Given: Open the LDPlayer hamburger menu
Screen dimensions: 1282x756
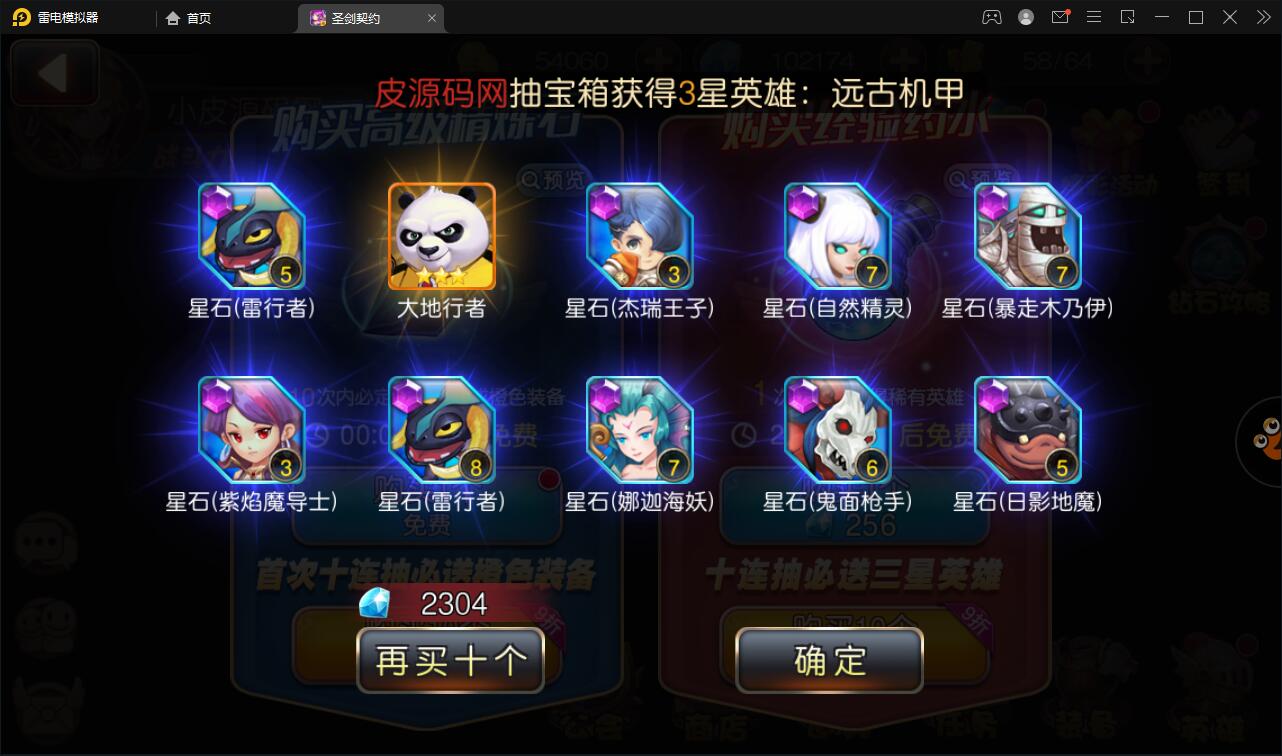Looking at the screenshot, I should (1093, 17).
